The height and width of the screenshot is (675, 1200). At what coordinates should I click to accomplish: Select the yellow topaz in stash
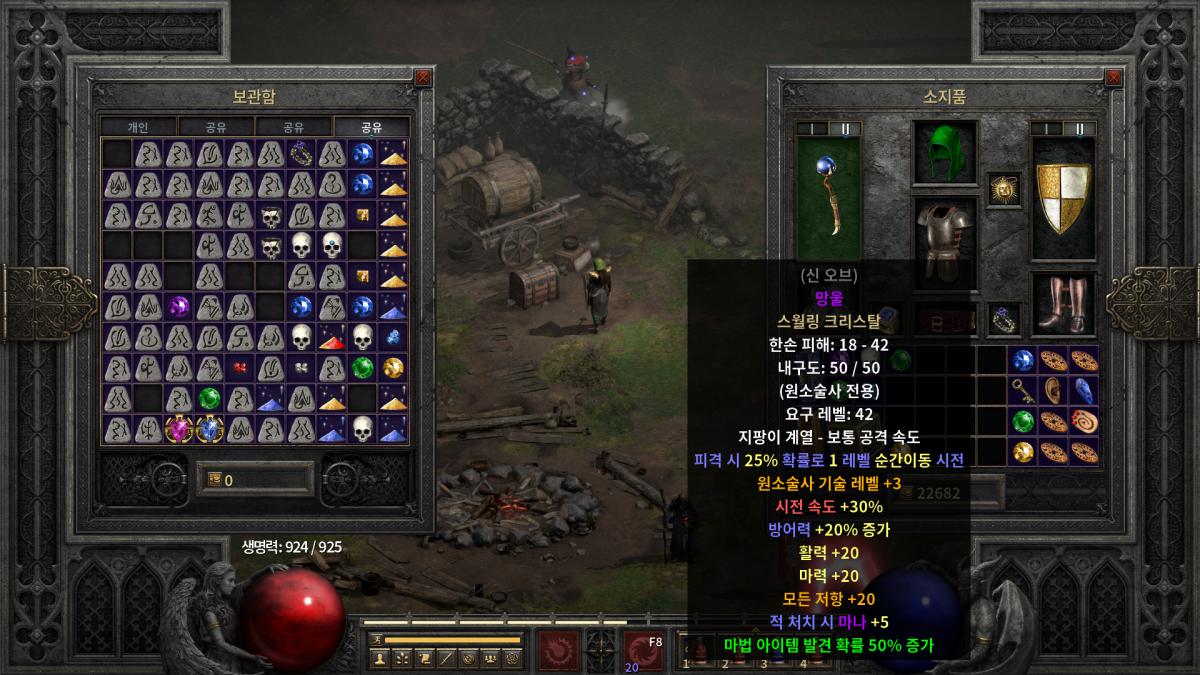pos(393,368)
